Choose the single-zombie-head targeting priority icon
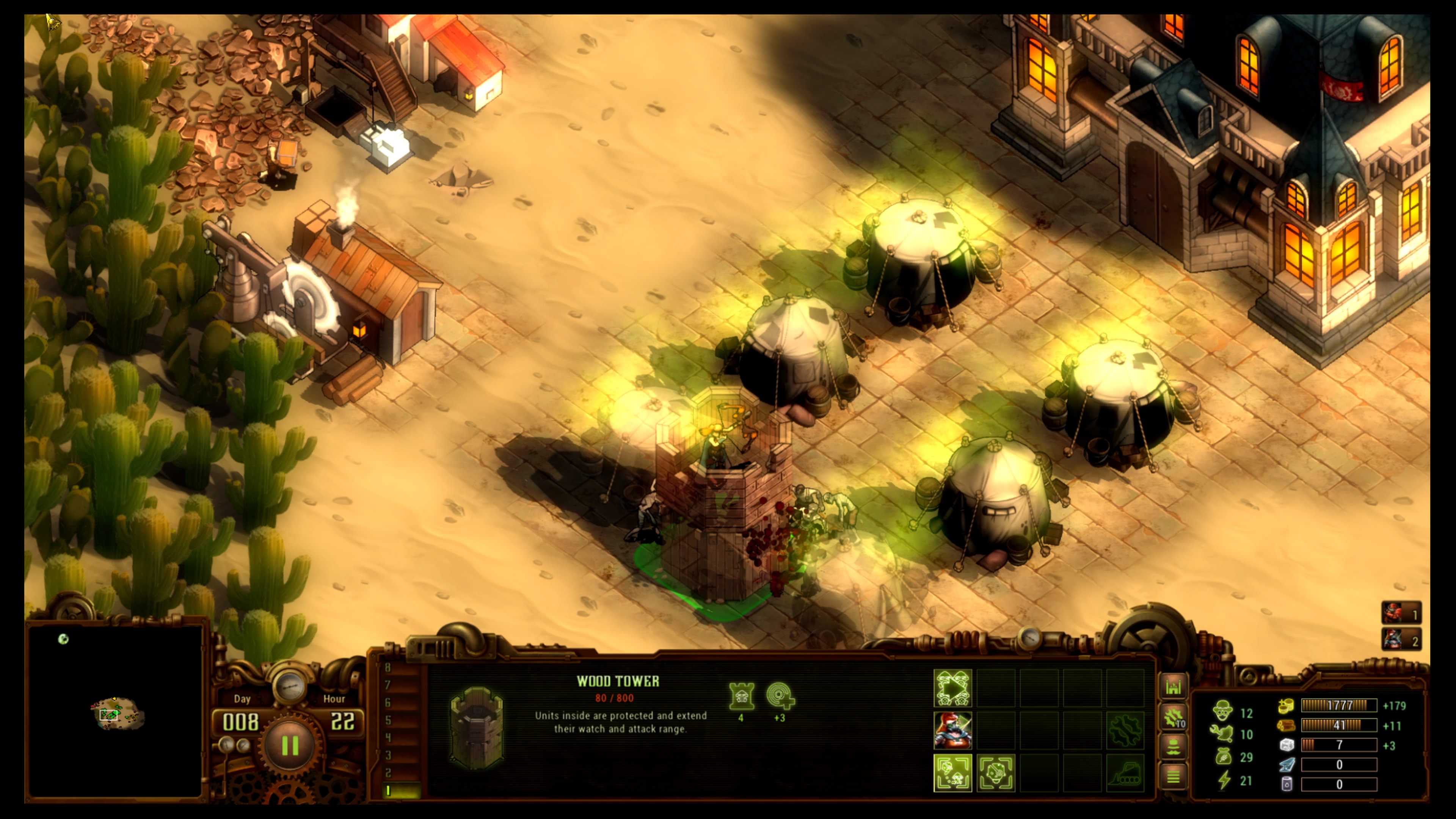The height and width of the screenshot is (819, 1456). pyautogui.click(x=995, y=773)
